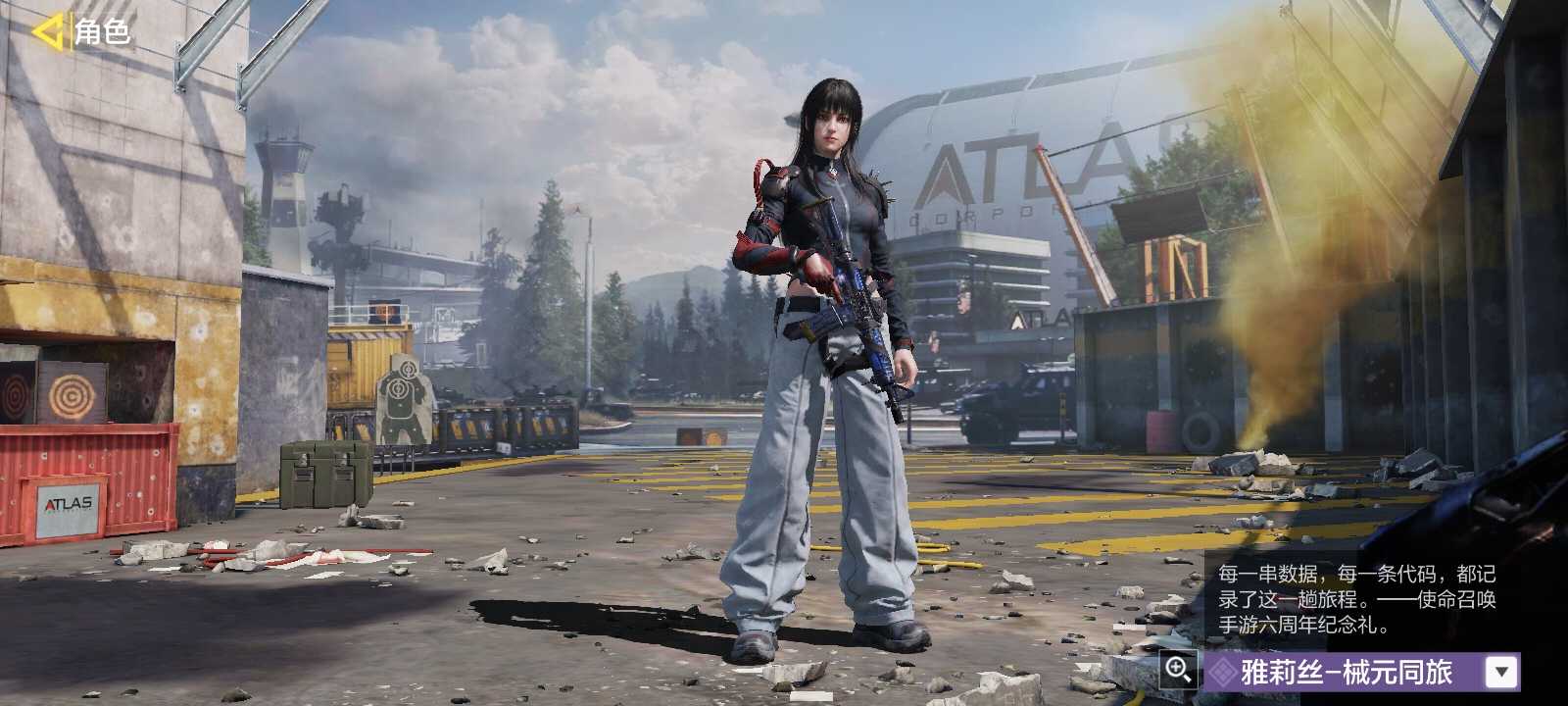Image resolution: width=1568 pixels, height=706 pixels.
Task: Click the magnifying glass zoom icon
Action: [x=1178, y=671]
